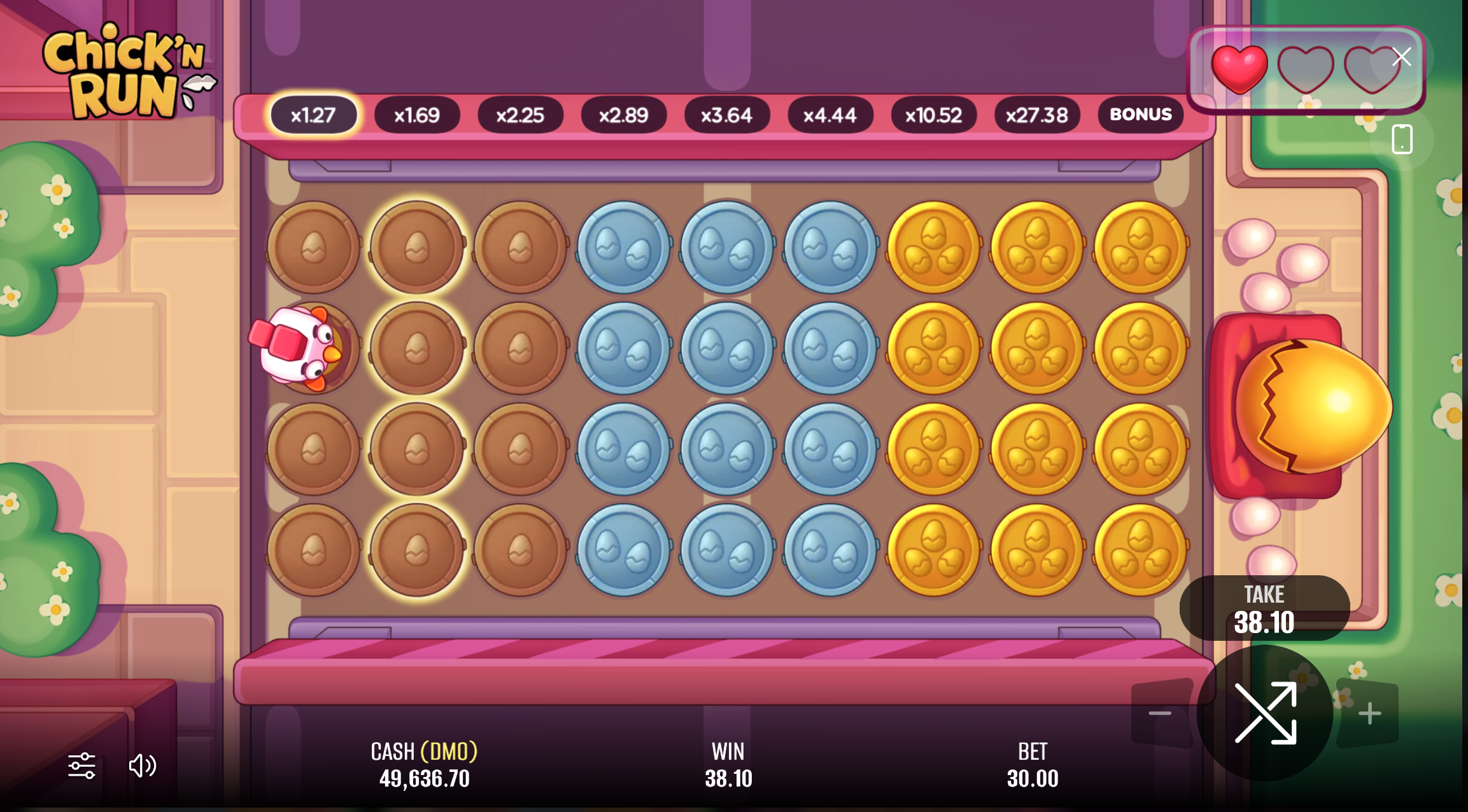Open the settings sliders menu

[x=81, y=766]
